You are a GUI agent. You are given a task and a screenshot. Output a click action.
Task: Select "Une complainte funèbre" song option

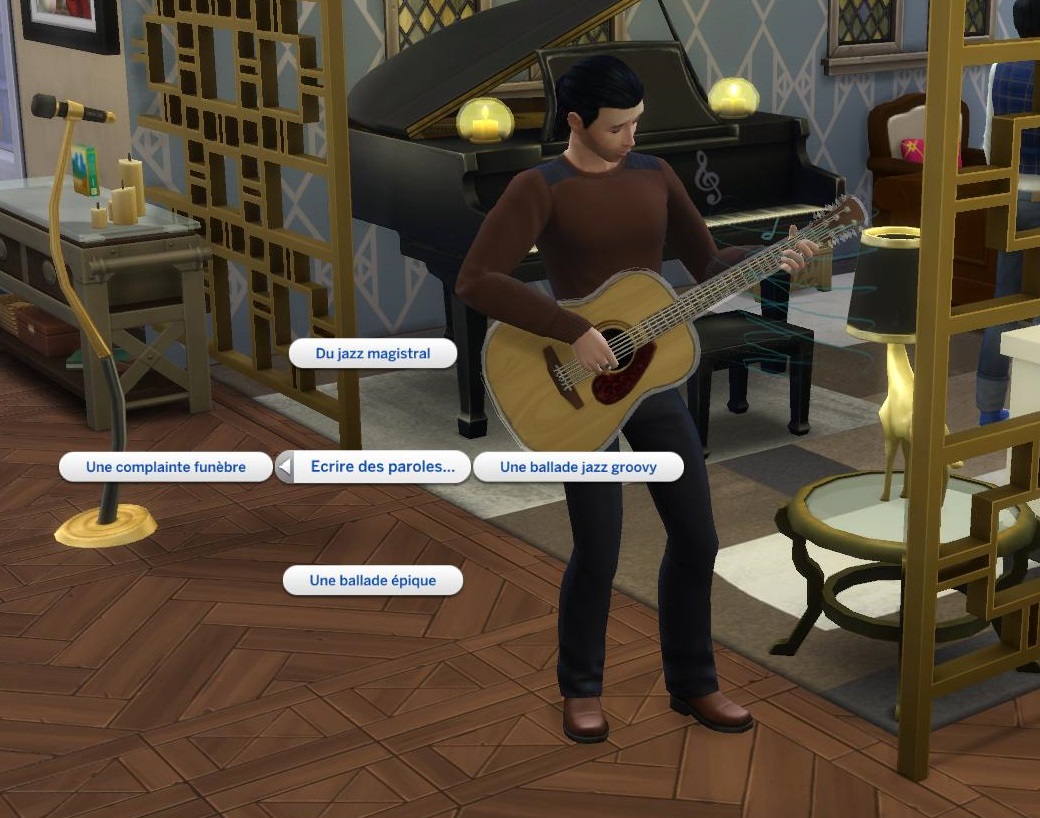(166, 467)
